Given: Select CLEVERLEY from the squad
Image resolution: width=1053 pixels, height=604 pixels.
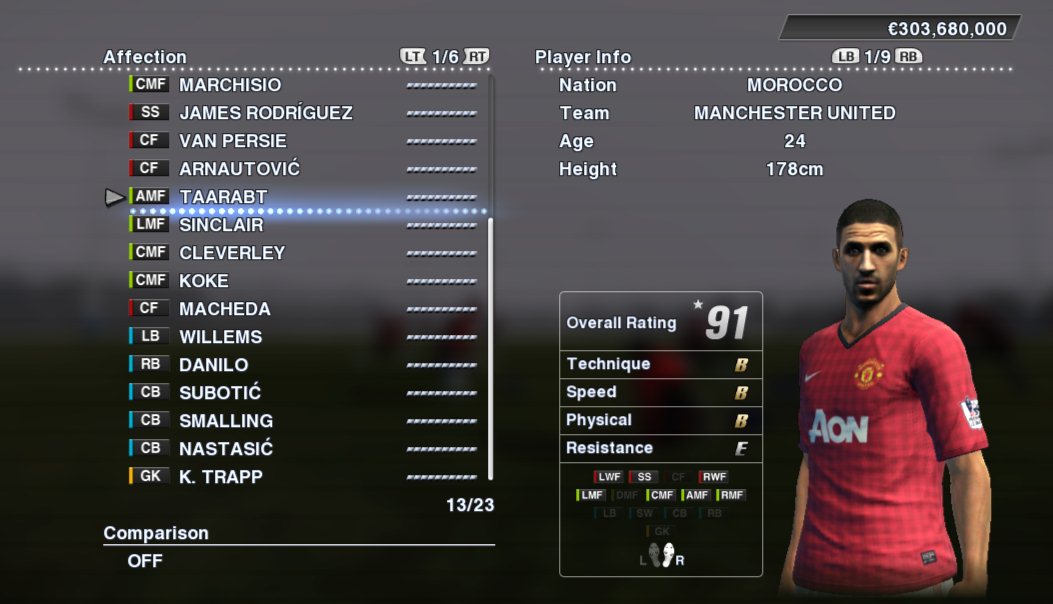Looking at the screenshot, I should (x=232, y=253).
